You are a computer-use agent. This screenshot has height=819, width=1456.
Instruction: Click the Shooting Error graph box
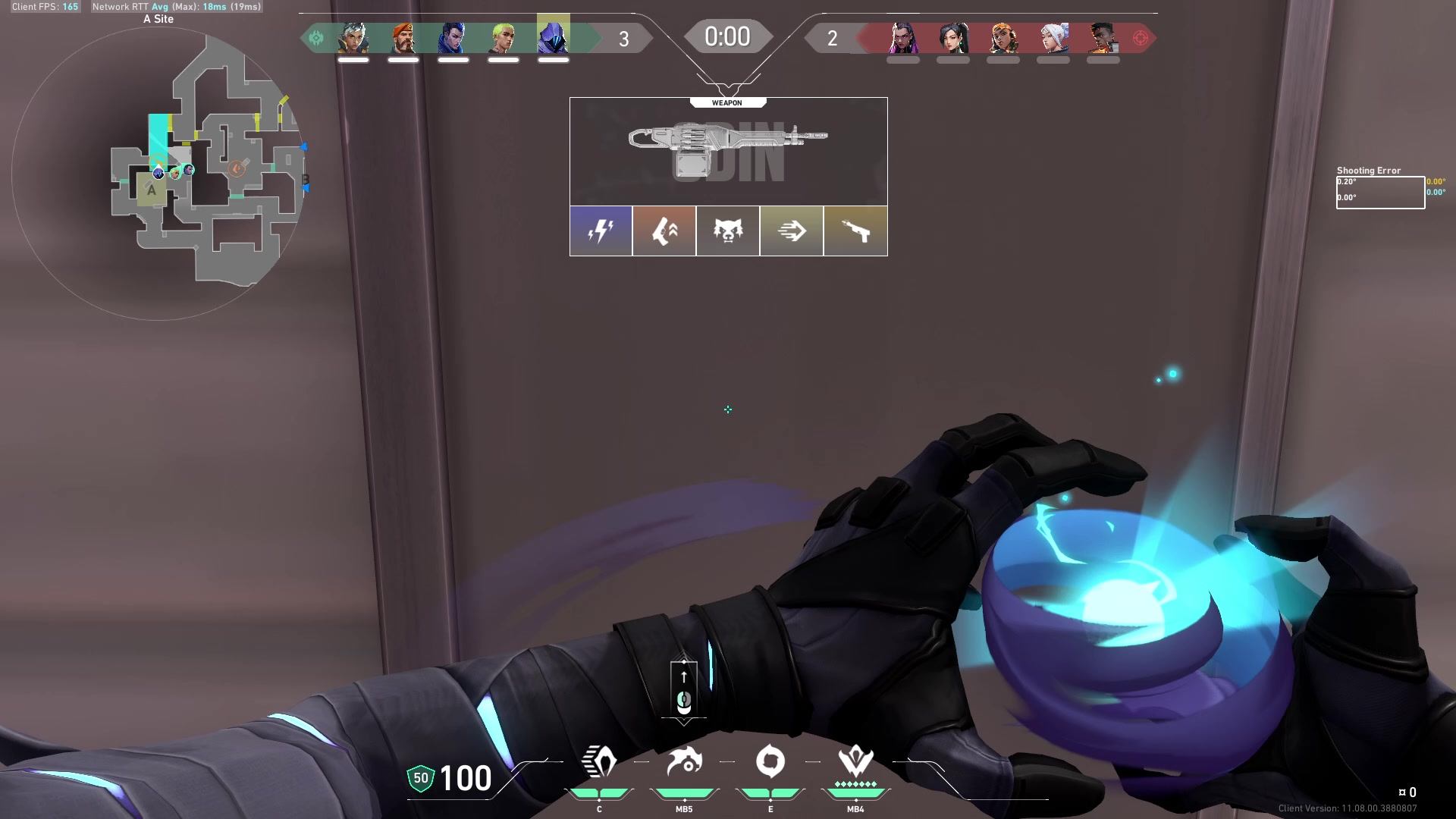point(1380,193)
